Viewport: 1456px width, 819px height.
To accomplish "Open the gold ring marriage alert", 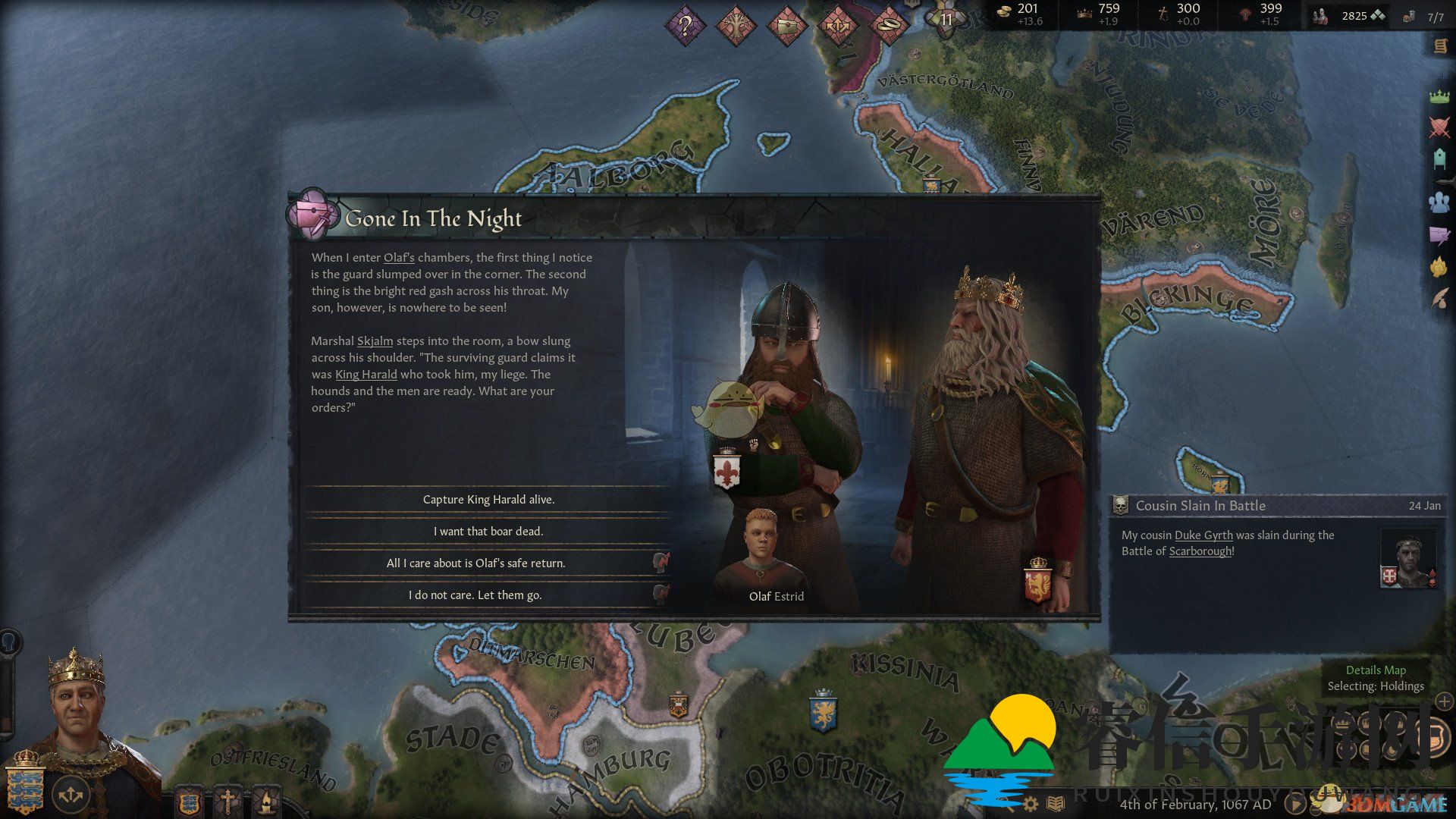I will tap(888, 27).
